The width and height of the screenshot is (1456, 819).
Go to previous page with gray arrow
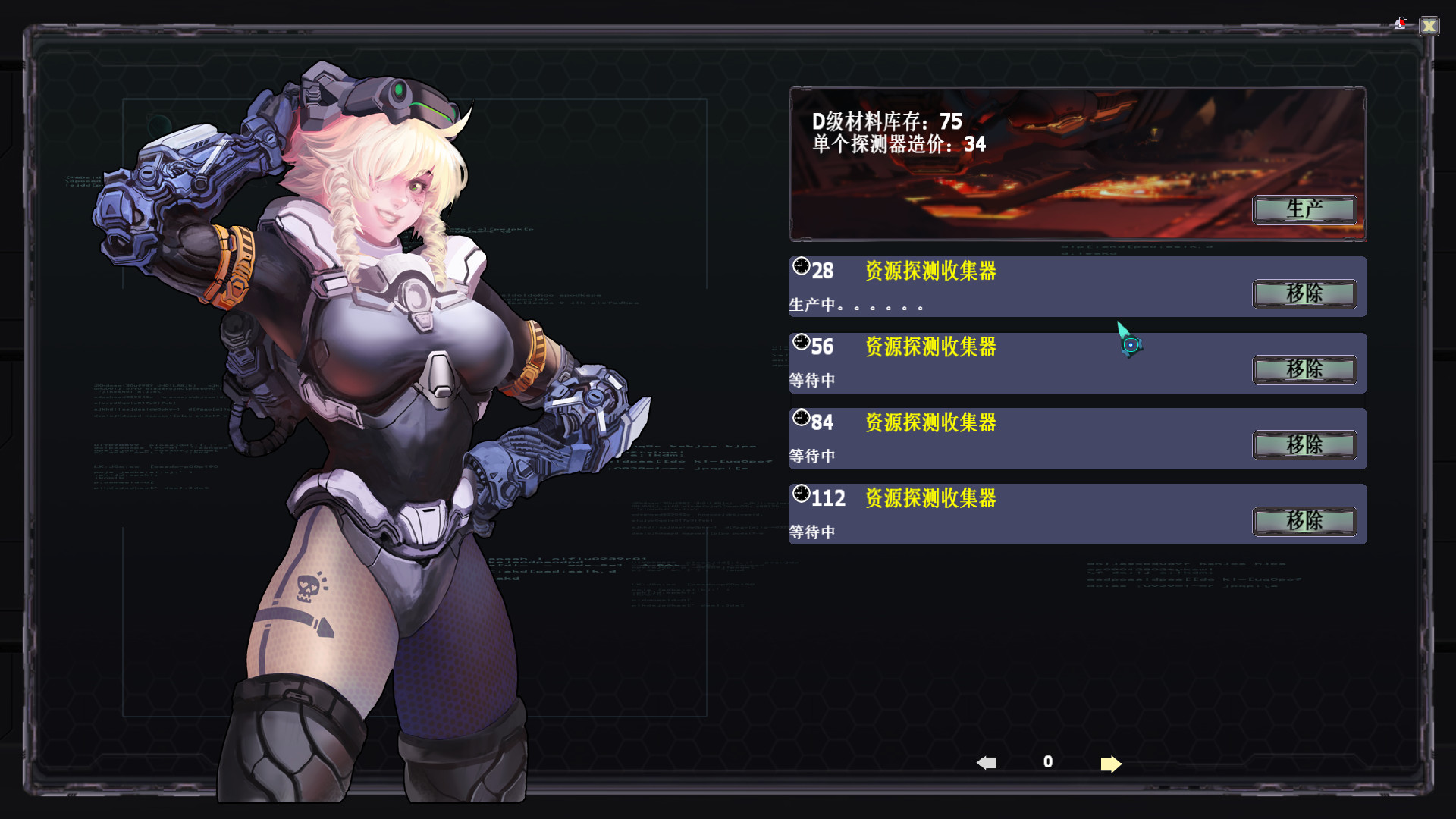click(986, 762)
